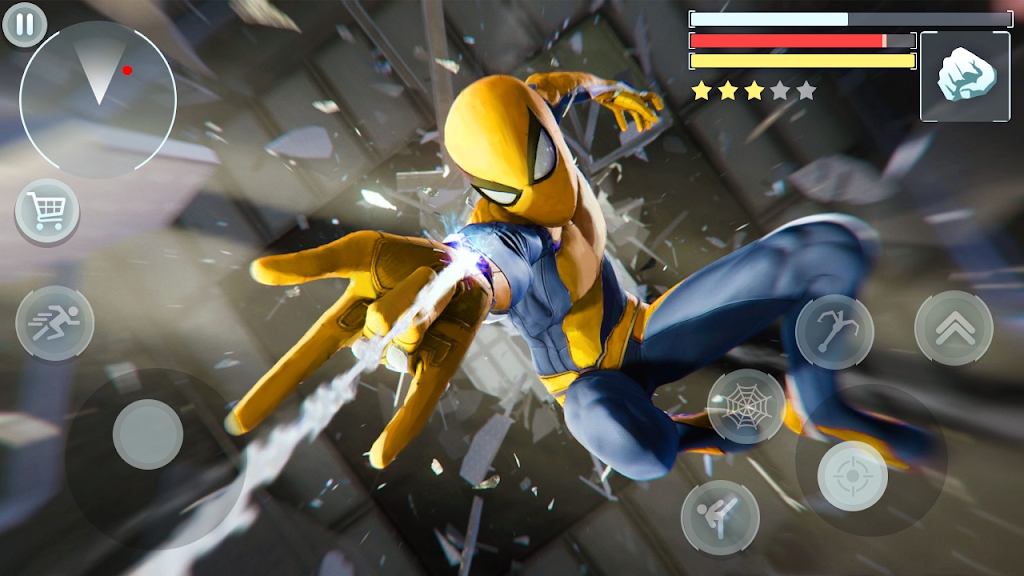Select the fist weapon icon
This screenshot has width=1024, height=576.
coord(964,77)
